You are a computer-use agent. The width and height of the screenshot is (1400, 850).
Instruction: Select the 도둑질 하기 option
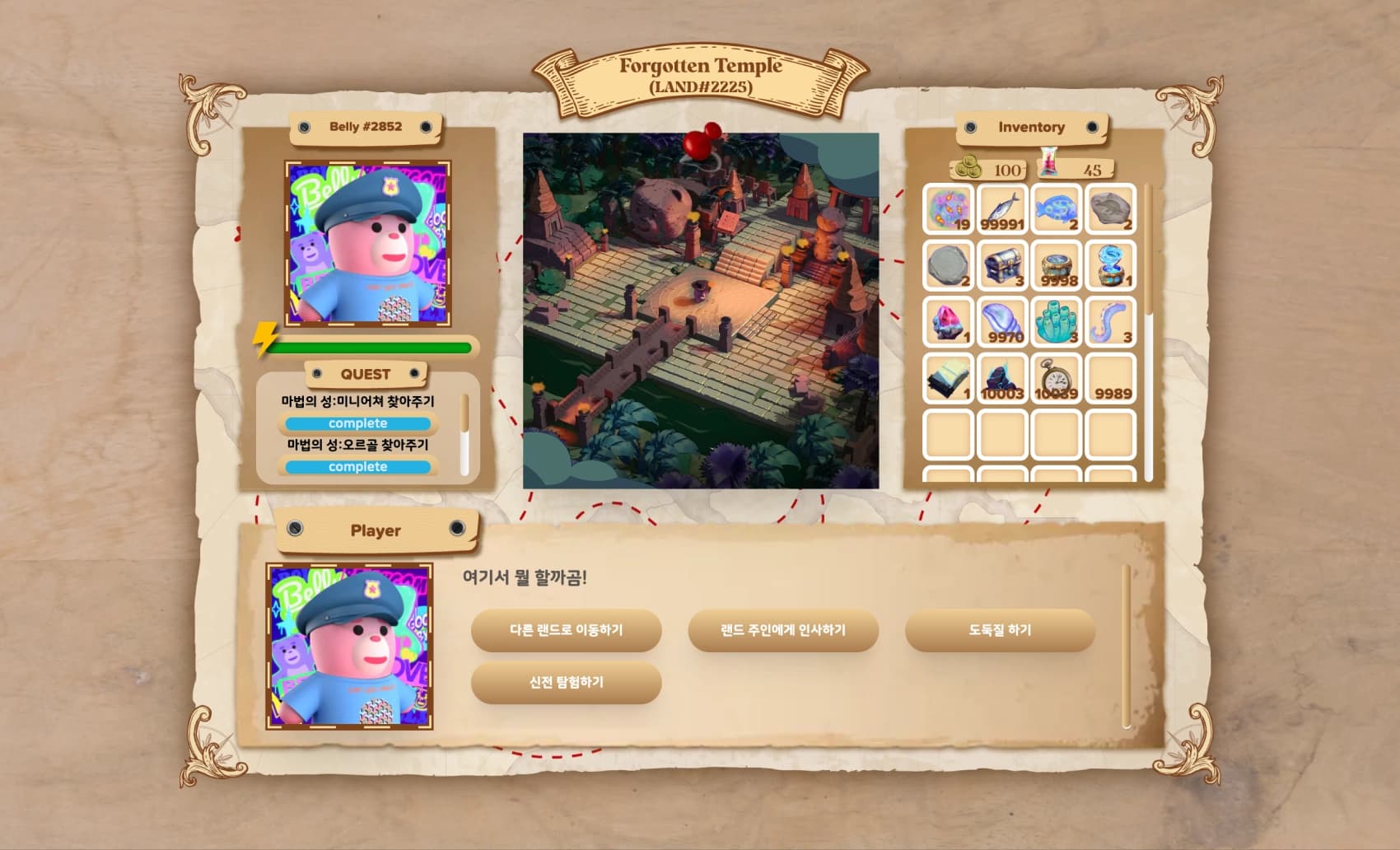pyautogui.click(x=1000, y=631)
